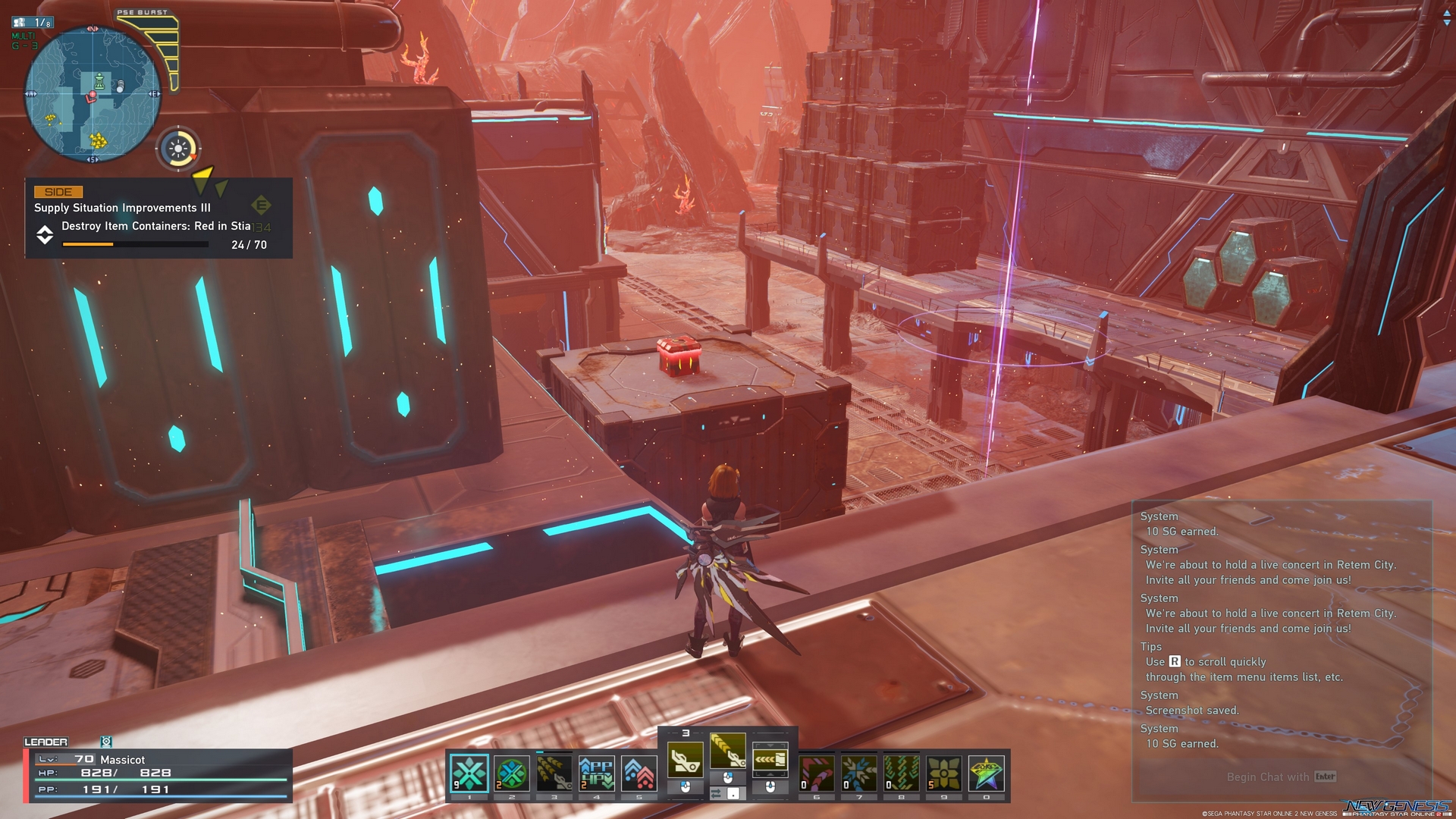Screen dimensions: 1456x819
Task: Select the blue-red arrows buff icon in slot 5
Action: click(639, 772)
